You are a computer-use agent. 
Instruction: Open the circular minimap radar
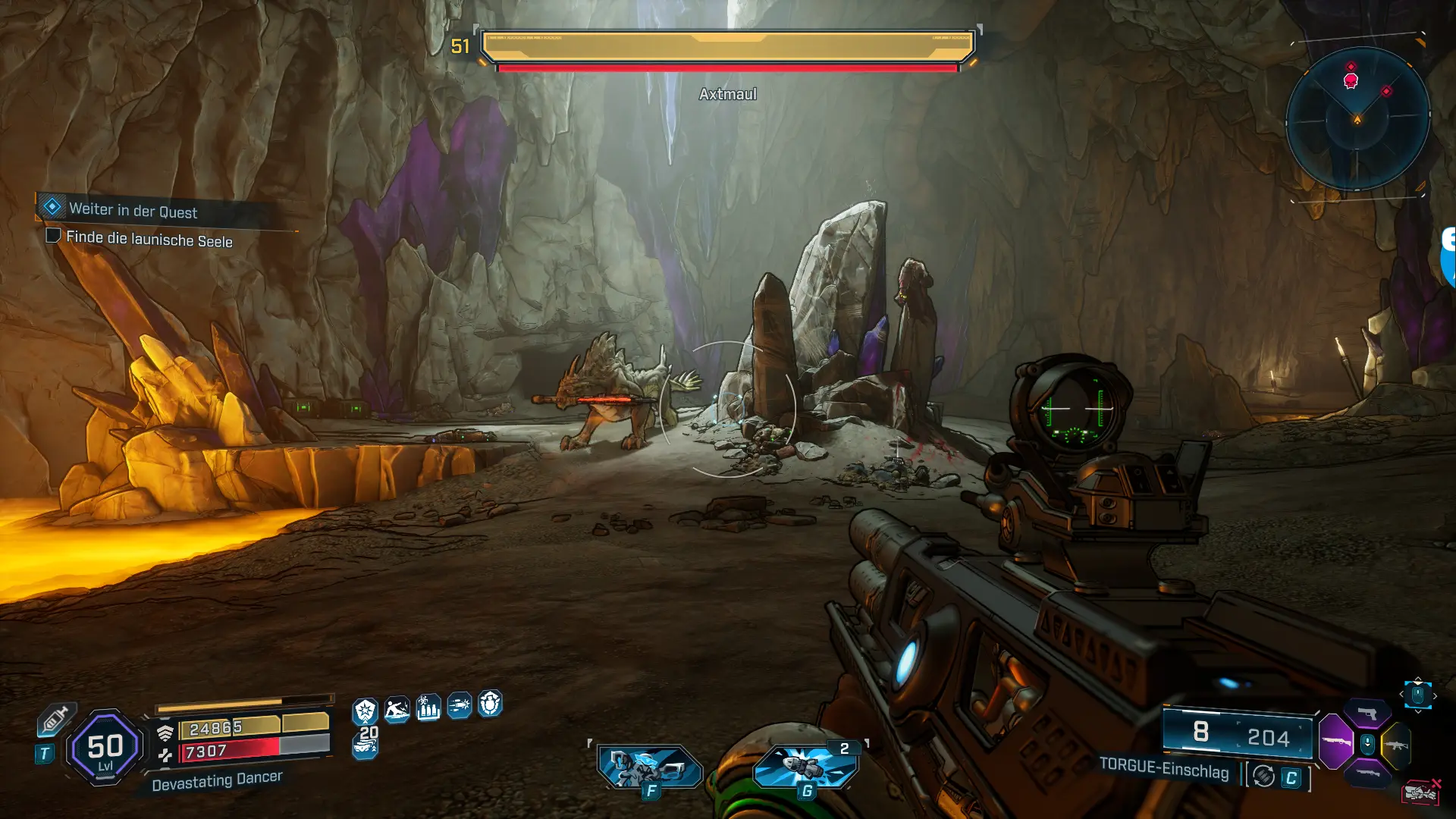tap(1357, 119)
